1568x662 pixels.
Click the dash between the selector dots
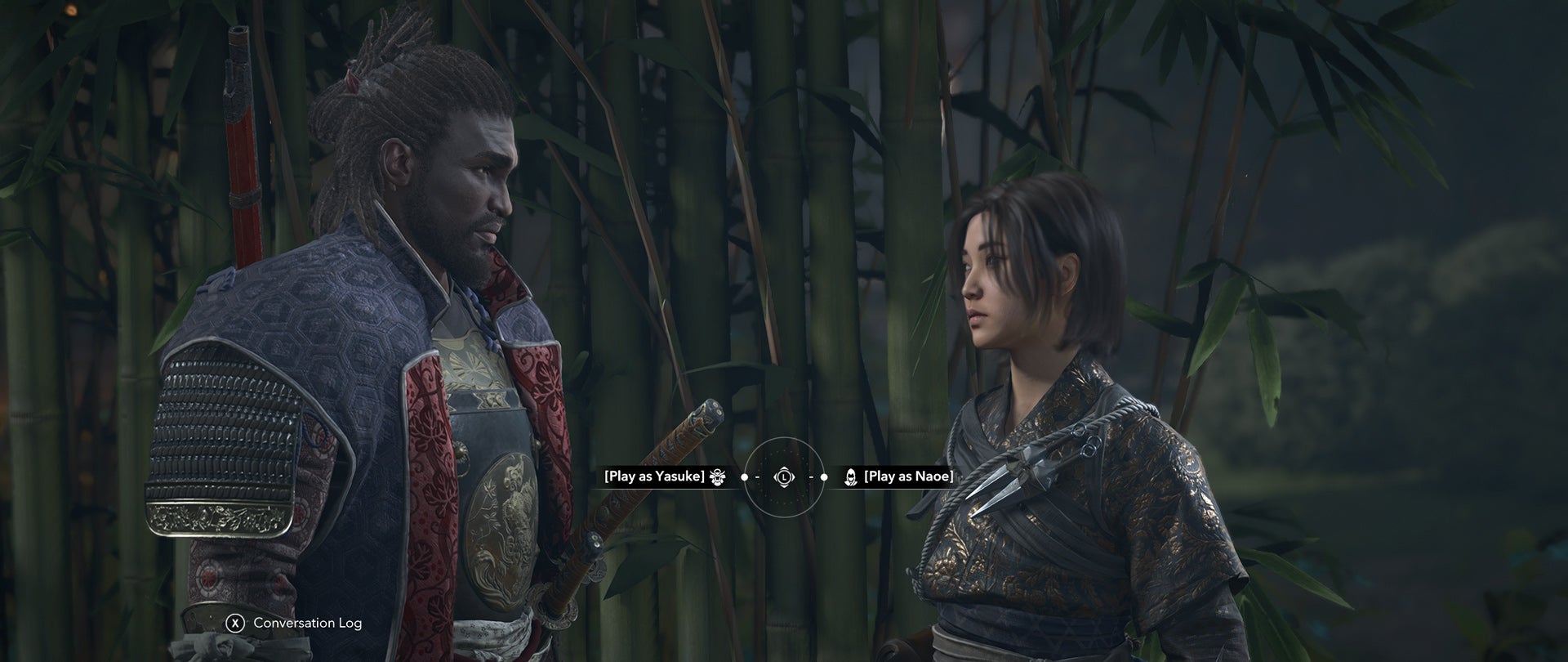pos(758,476)
